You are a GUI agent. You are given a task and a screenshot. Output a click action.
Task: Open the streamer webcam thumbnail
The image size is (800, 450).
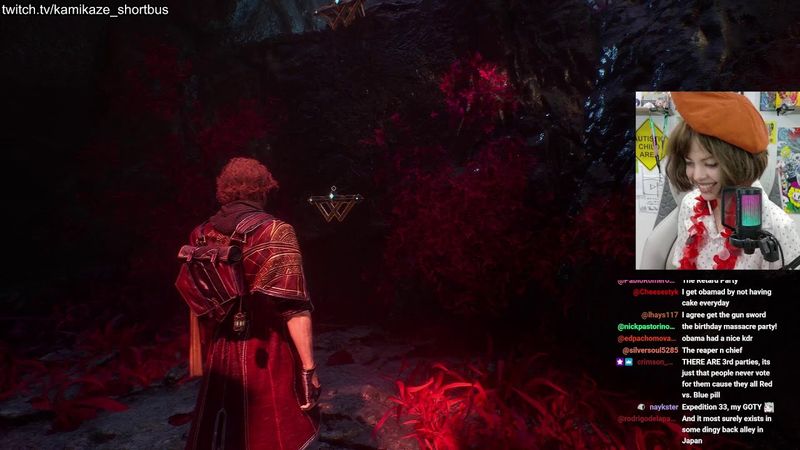[716, 181]
